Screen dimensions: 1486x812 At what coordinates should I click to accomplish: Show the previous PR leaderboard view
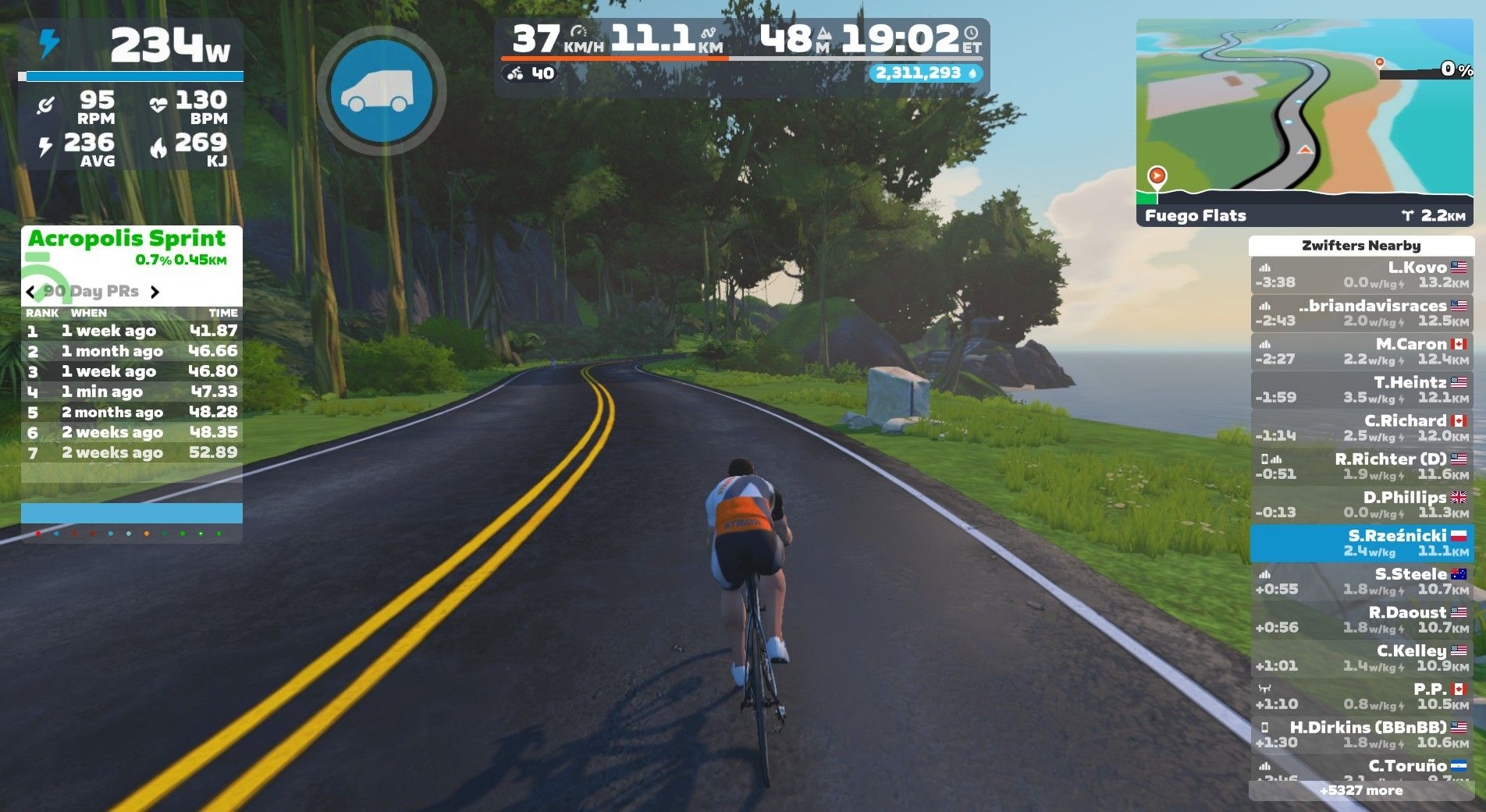[31, 293]
